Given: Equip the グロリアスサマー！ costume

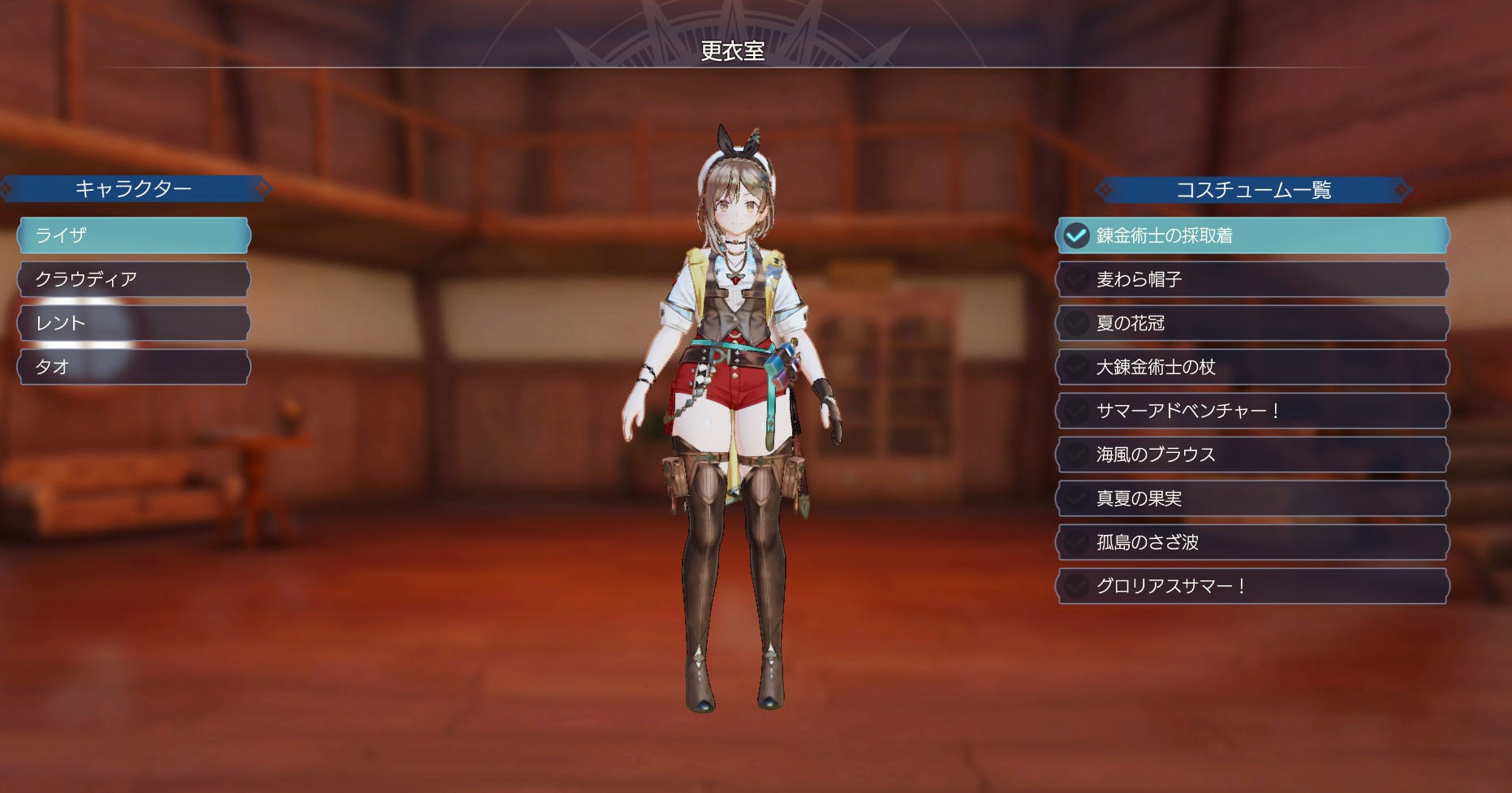Looking at the screenshot, I should click(x=1252, y=586).
